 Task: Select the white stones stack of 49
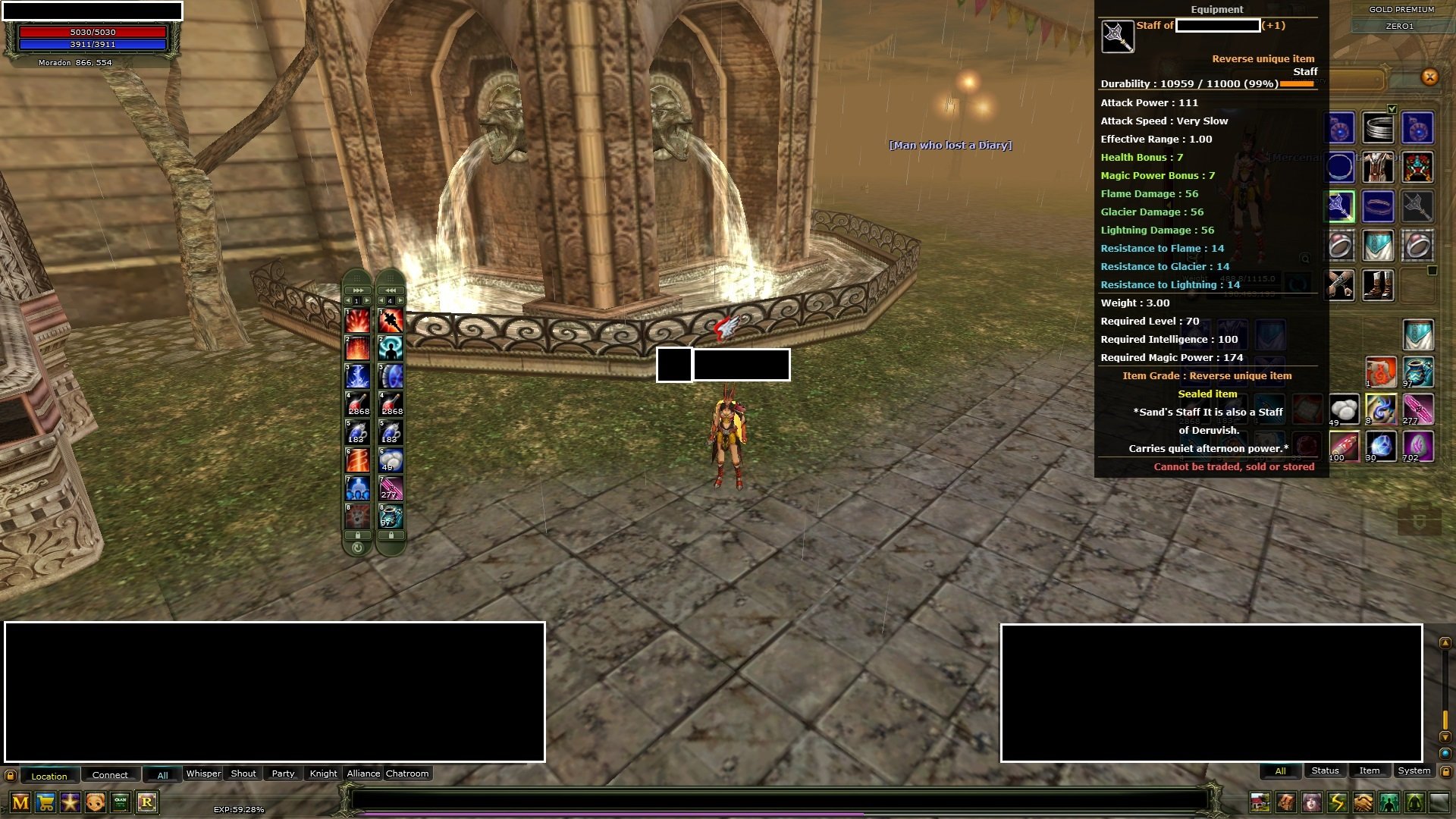point(1344,409)
